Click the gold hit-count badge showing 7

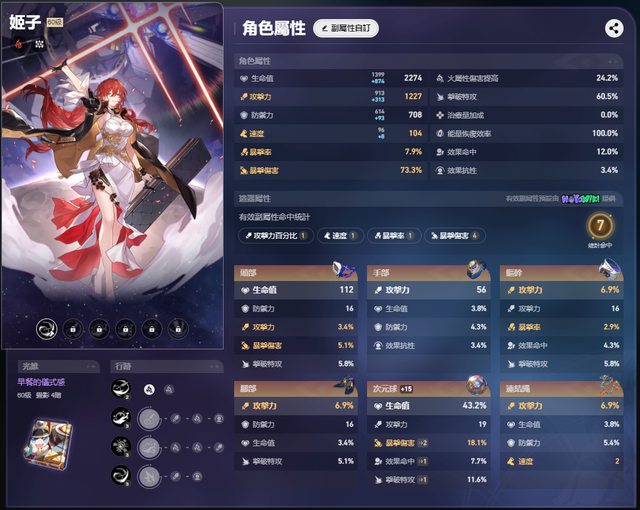pos(600,228)
